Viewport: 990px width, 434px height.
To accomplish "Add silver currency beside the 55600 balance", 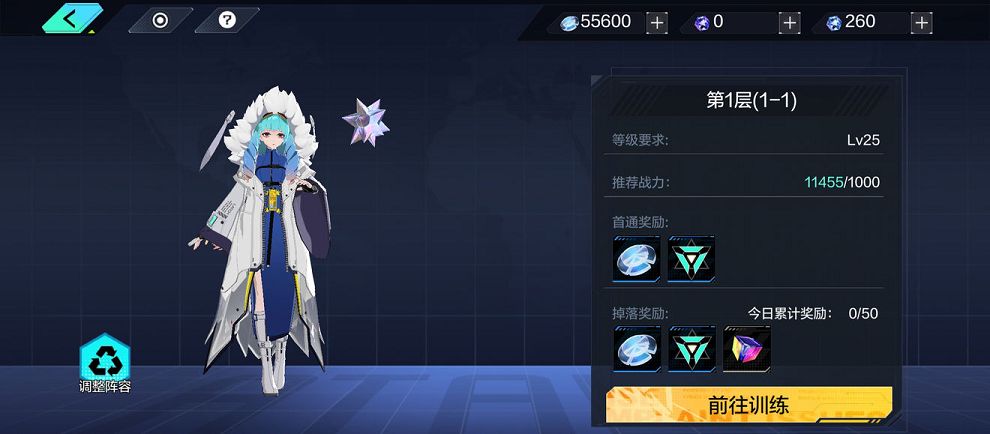I will (656, 22).
